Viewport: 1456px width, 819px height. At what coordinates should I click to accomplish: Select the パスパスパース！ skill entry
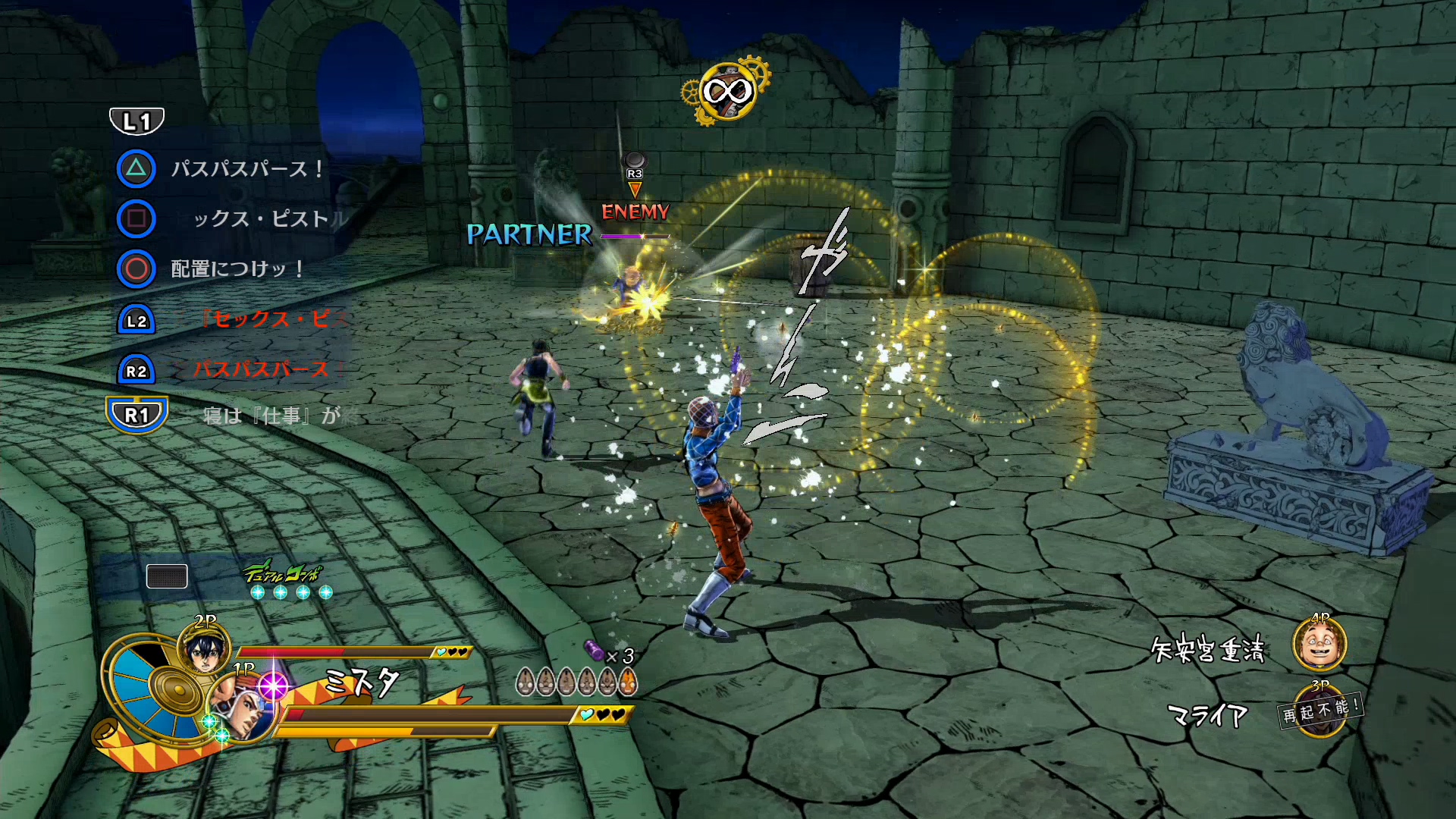coord(247,168)
